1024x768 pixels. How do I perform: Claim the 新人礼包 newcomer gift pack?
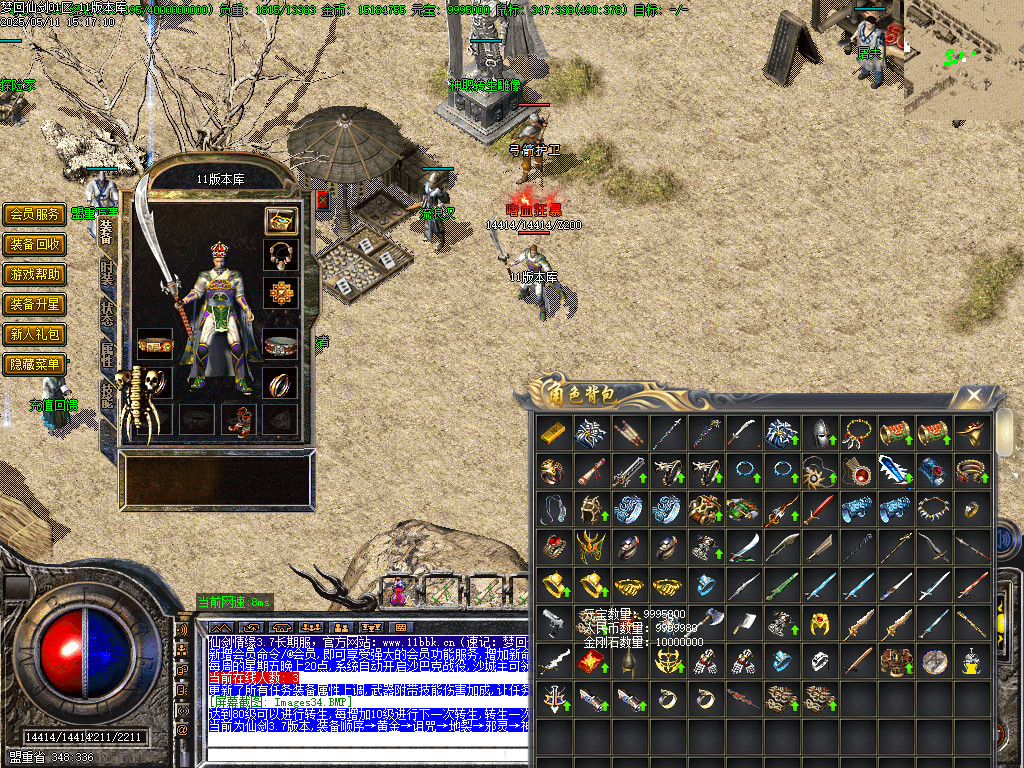35,334
